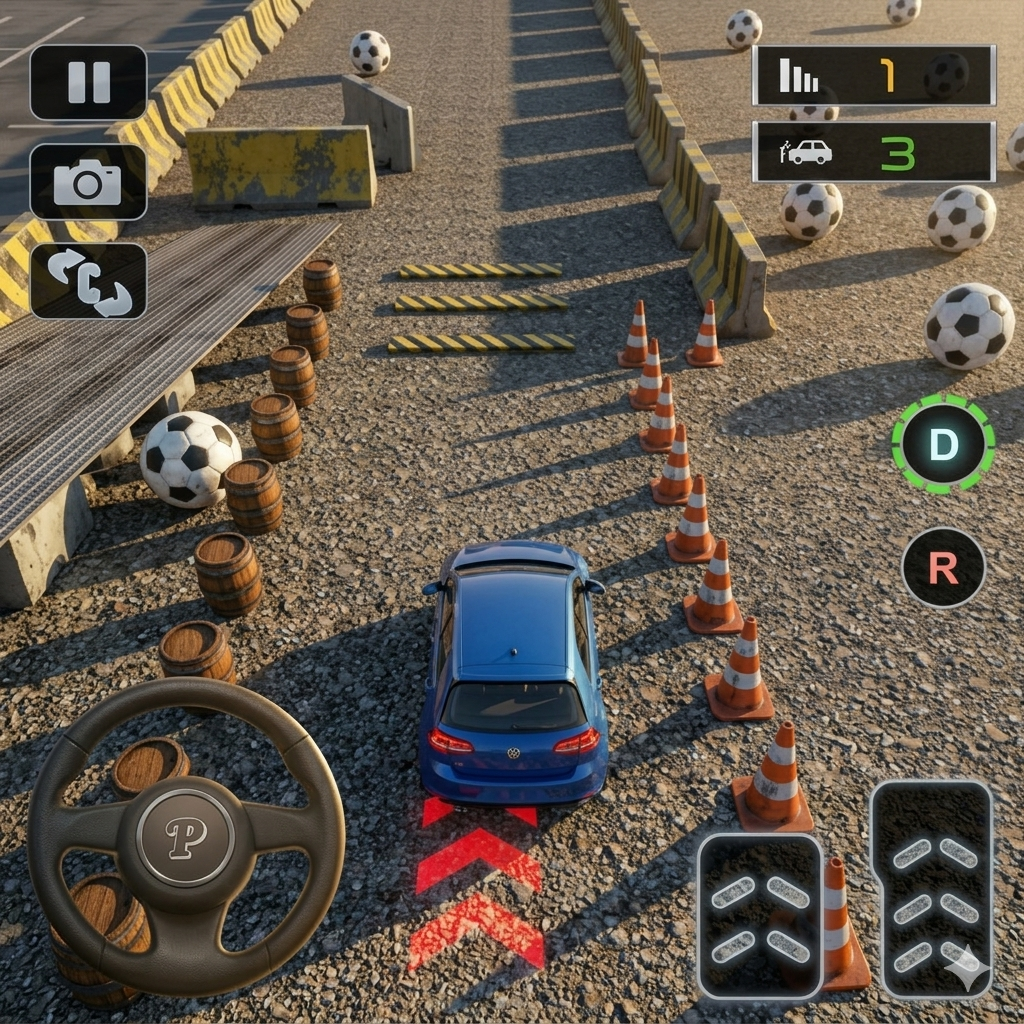Step on the tall gas pedal
Viewport: 1024px width, 1024px height.
(931, 889)
